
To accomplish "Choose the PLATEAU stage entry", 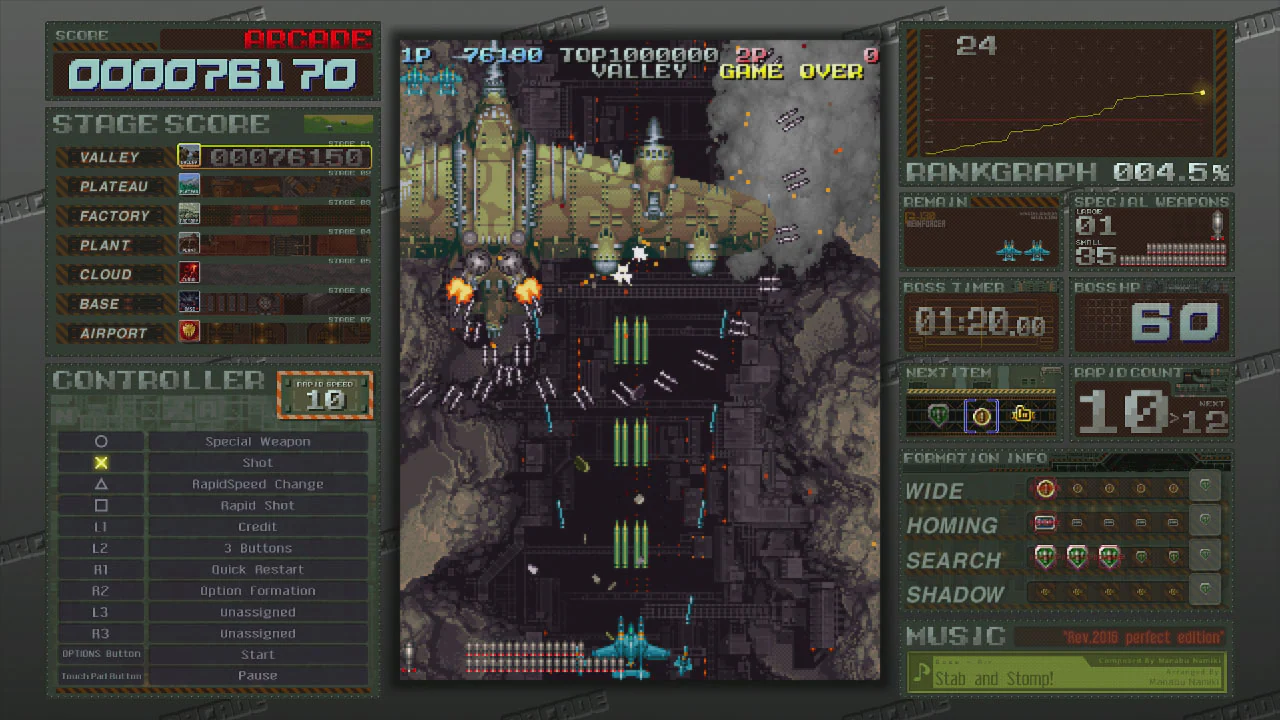I will (x=212, y=186).
